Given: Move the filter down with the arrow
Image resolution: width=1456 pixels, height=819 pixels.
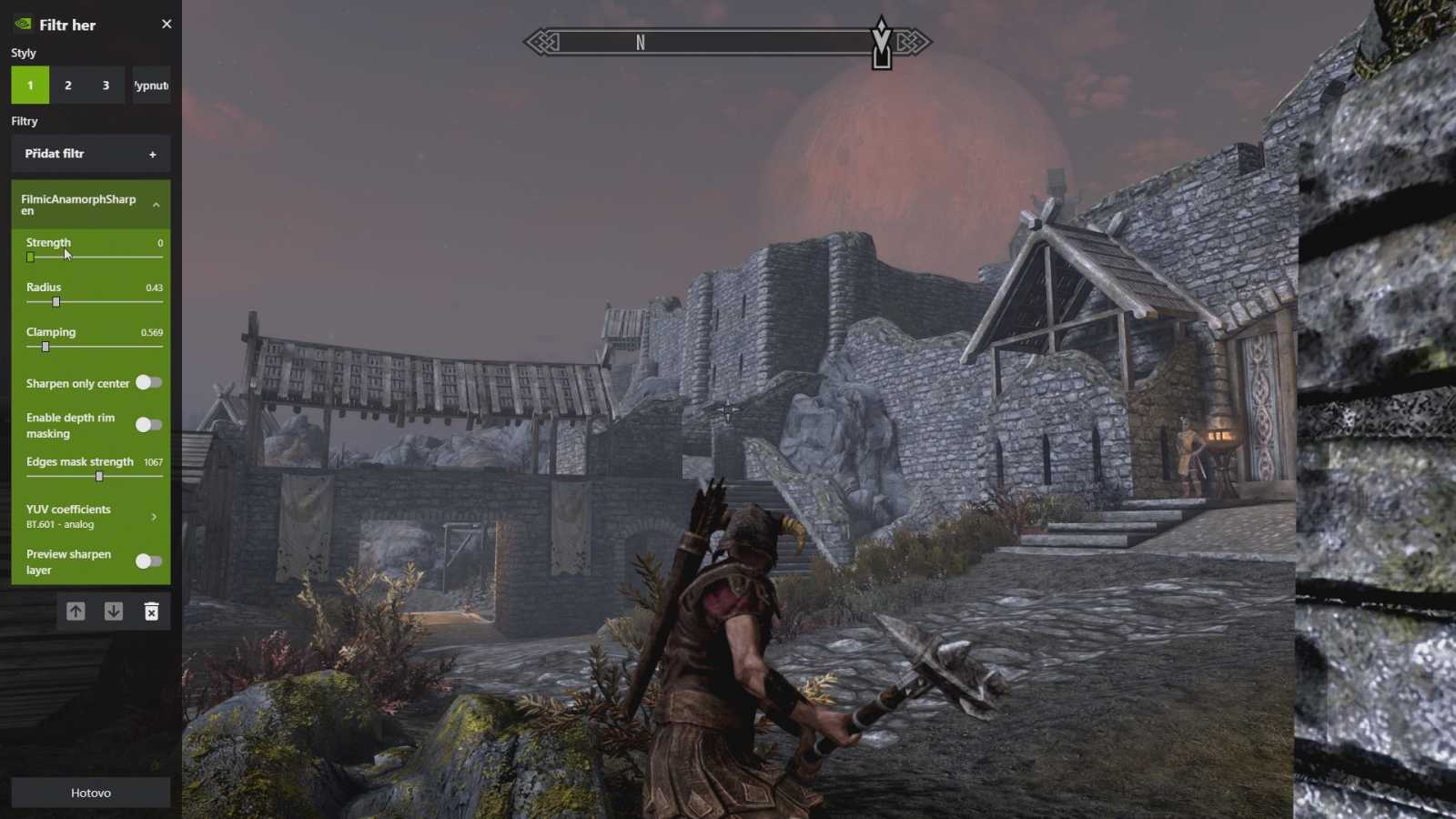Looking at the screenshot, I should point(114,612).
